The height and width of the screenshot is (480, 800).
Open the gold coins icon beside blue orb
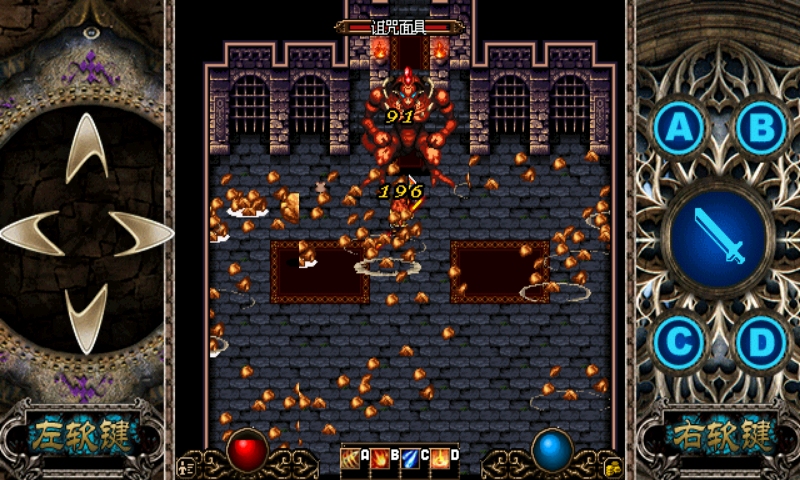click(x=613, y=465)
